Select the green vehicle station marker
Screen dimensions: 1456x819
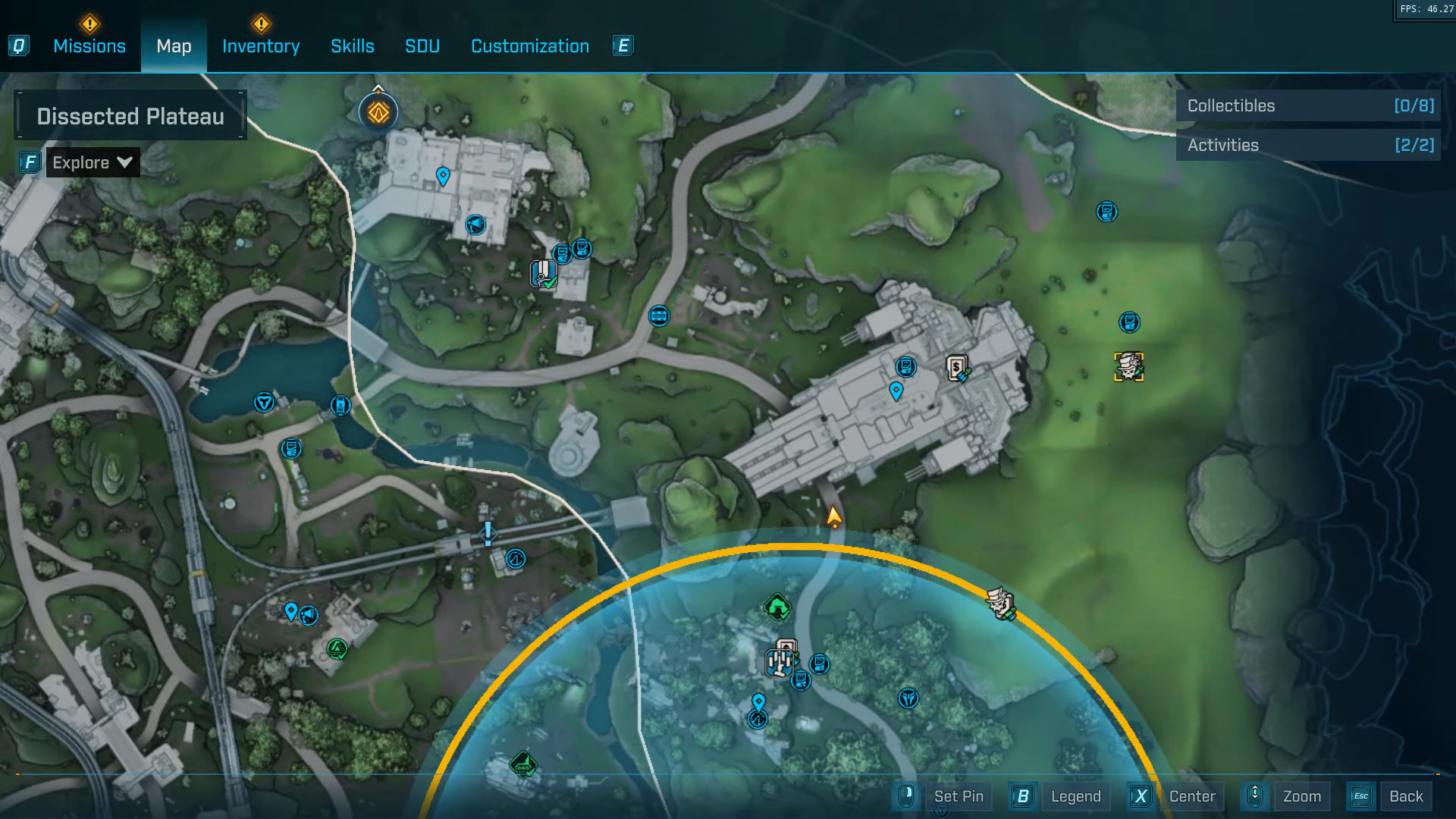coord(523,766)
